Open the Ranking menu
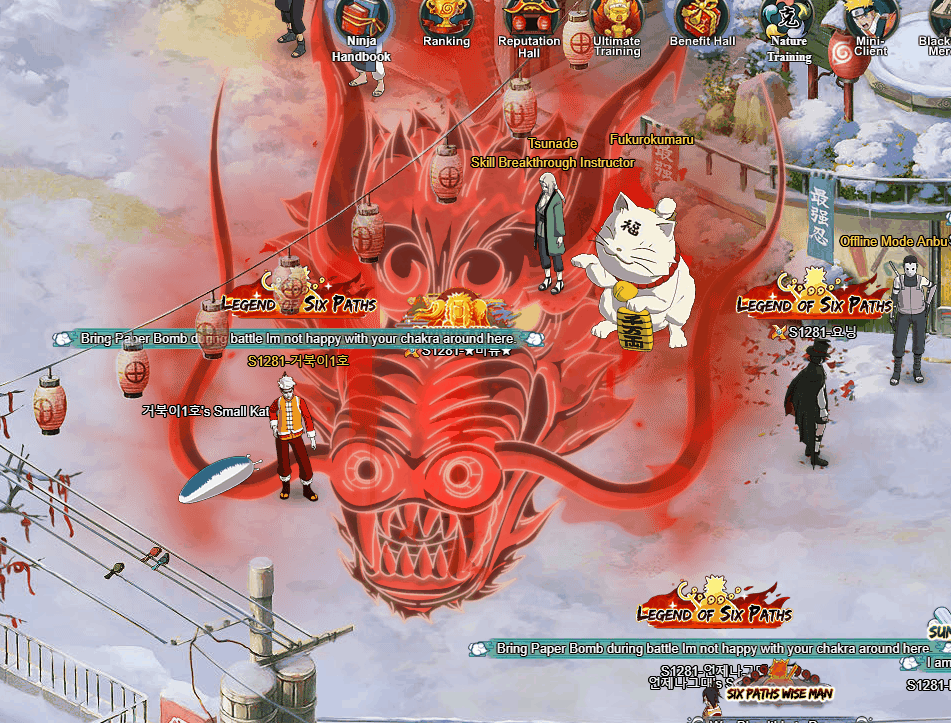951x723 pixels. click(446, 17)
